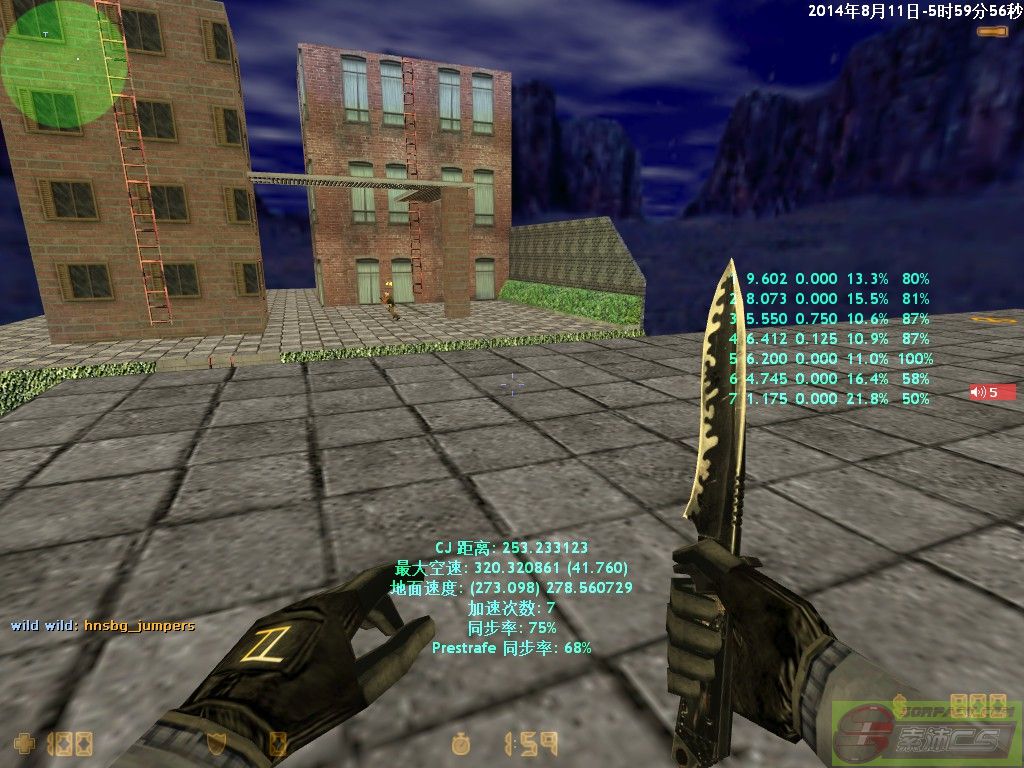This screenshot has height=768, width=1024.
Task: Open the CS watermark logo
Action: (x=925, y=735)
